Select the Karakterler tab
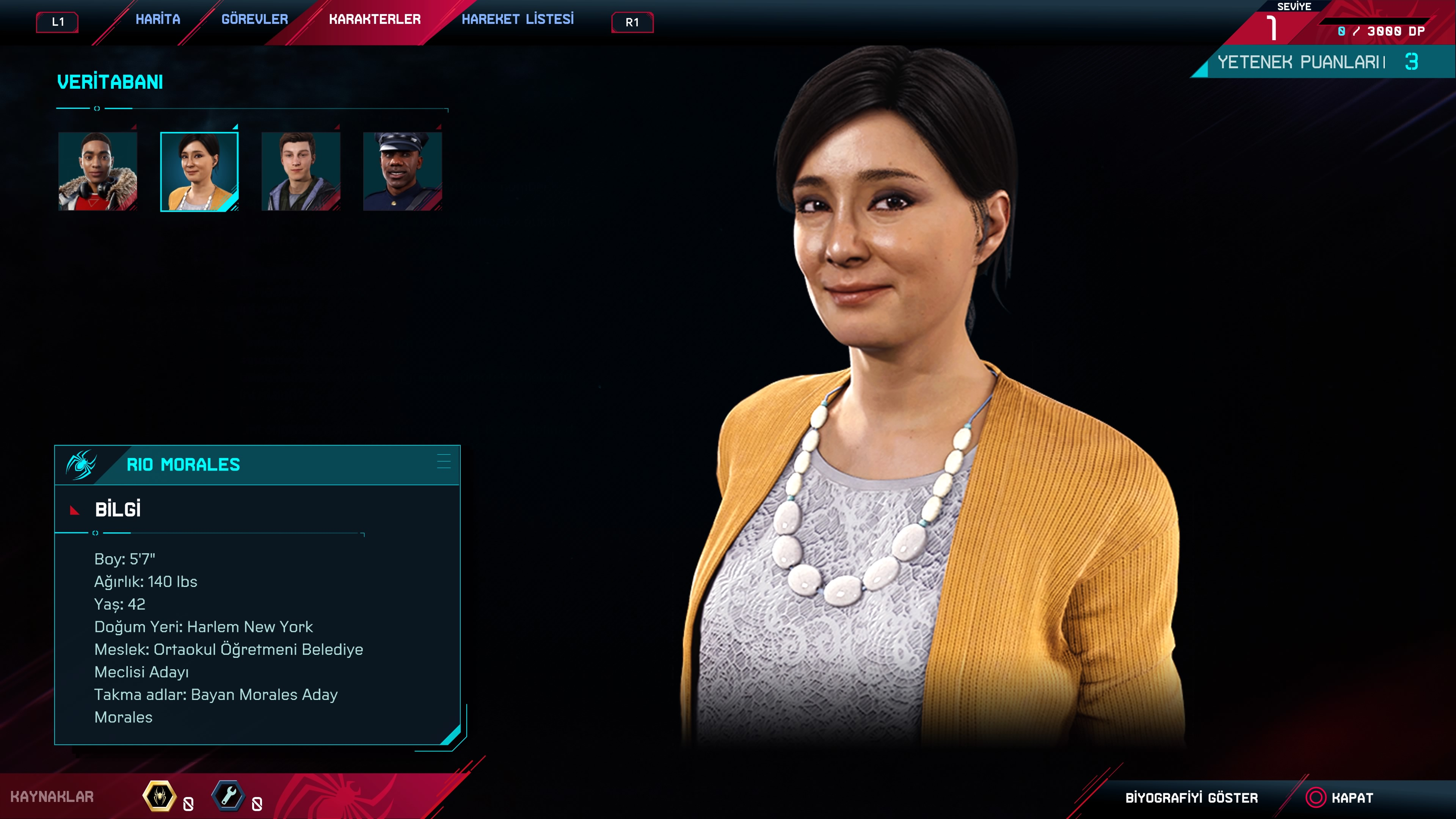 click(x=375, y=20)
